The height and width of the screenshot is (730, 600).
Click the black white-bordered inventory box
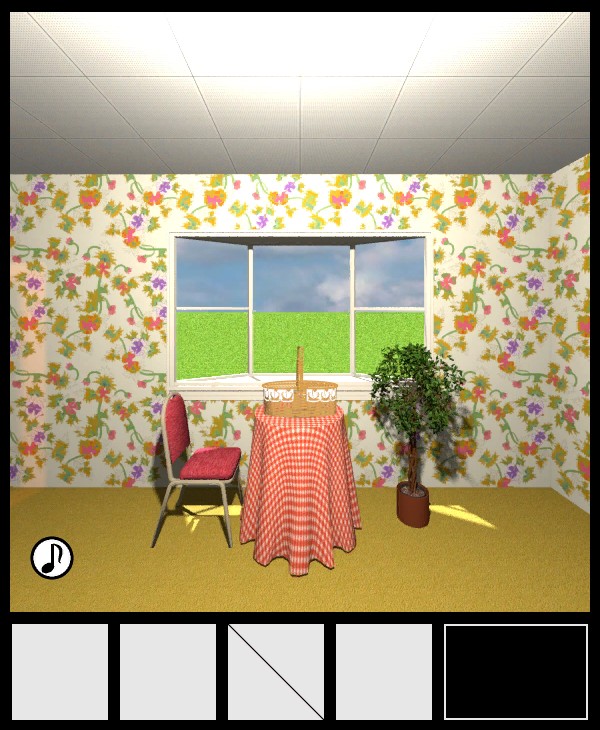click(x=516, y=672)
